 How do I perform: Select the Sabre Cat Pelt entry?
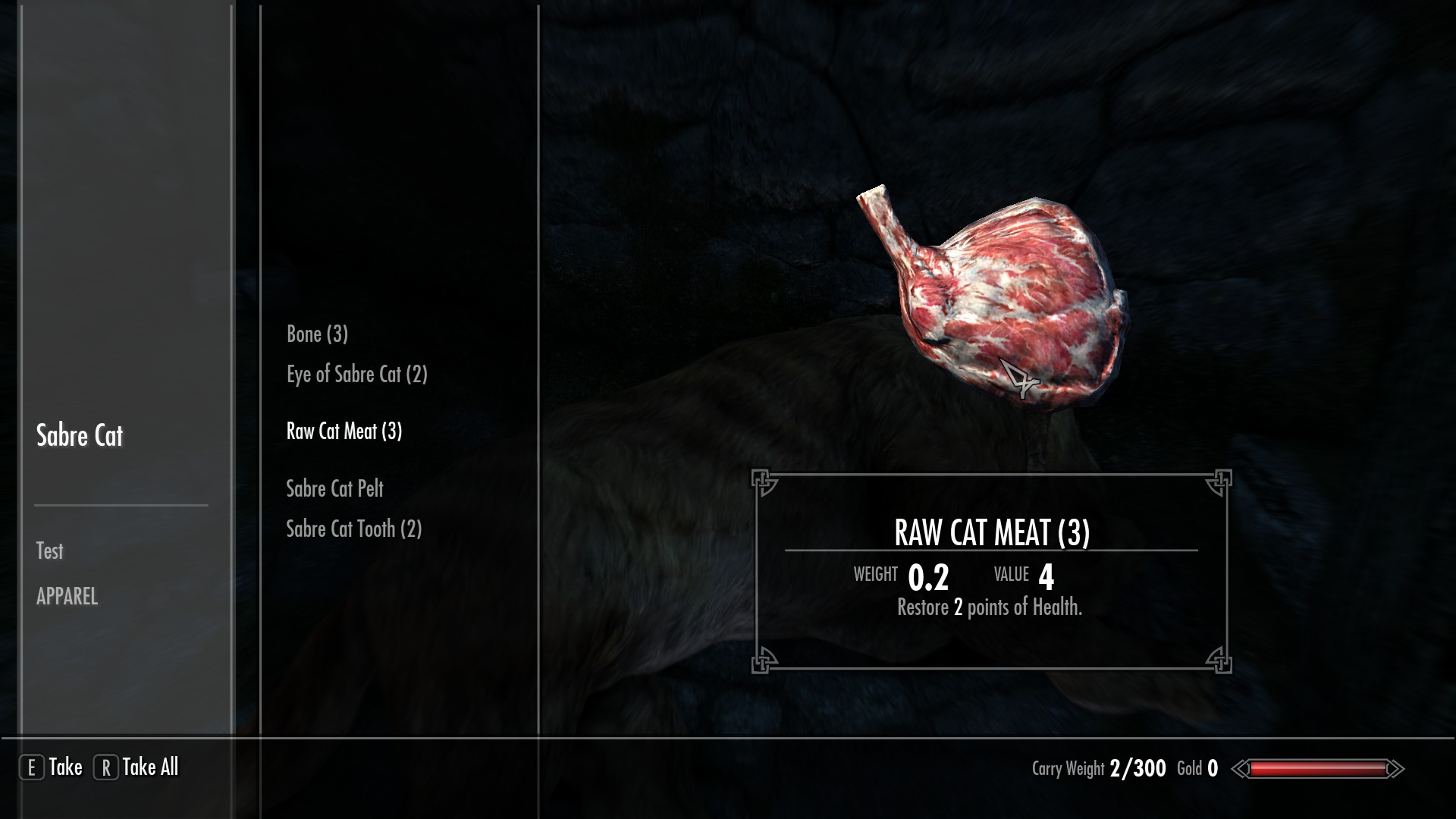pyautogui.click(x=334, y=488)
